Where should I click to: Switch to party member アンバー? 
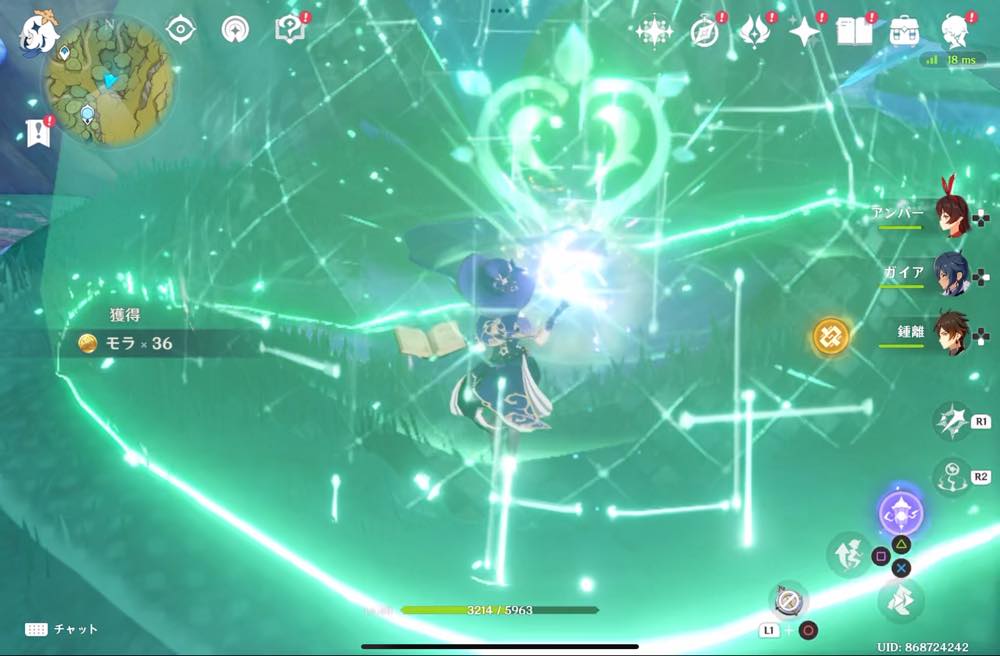(x=948, y=213)
